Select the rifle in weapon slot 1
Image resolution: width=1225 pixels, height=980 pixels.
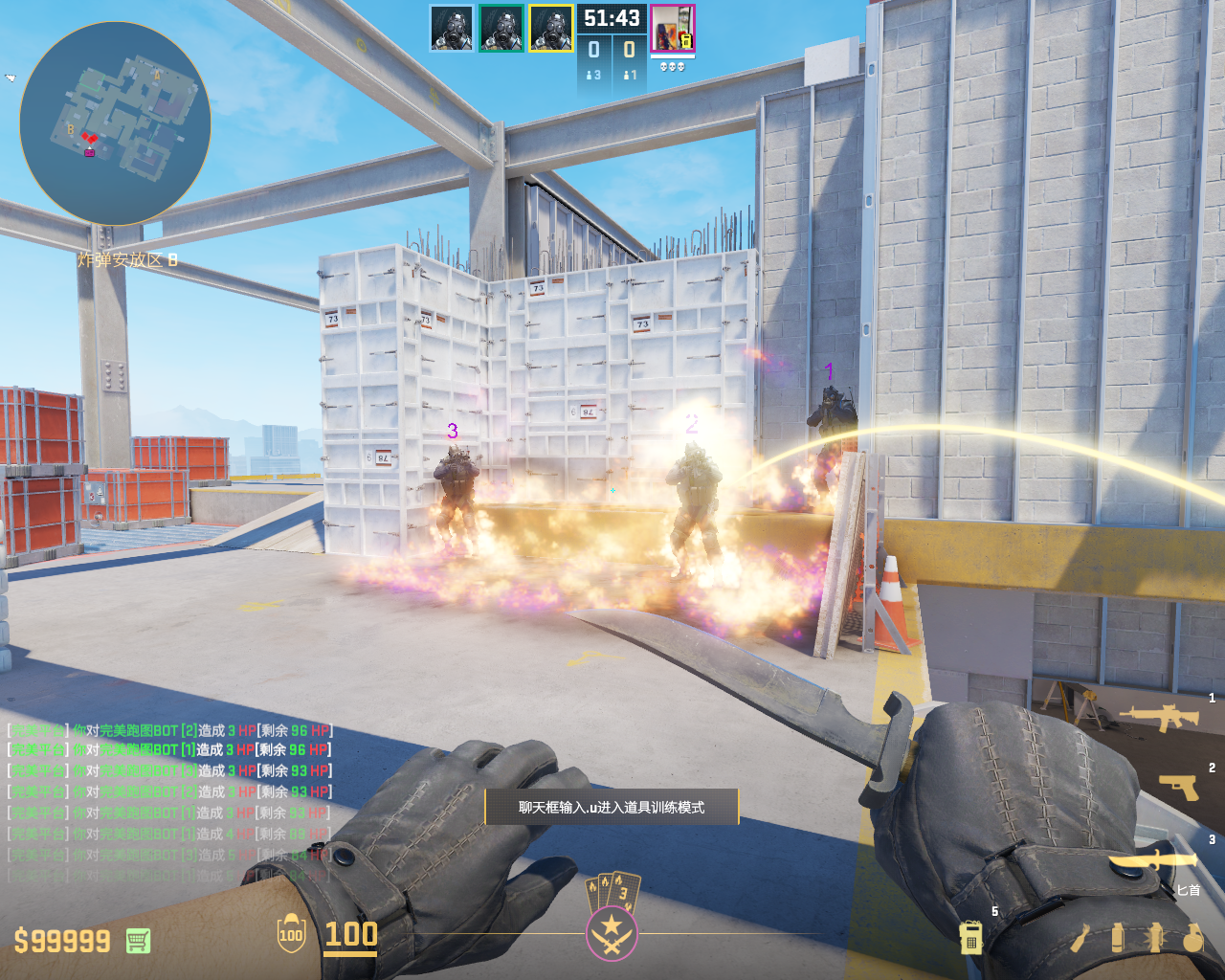point(1158,717)
